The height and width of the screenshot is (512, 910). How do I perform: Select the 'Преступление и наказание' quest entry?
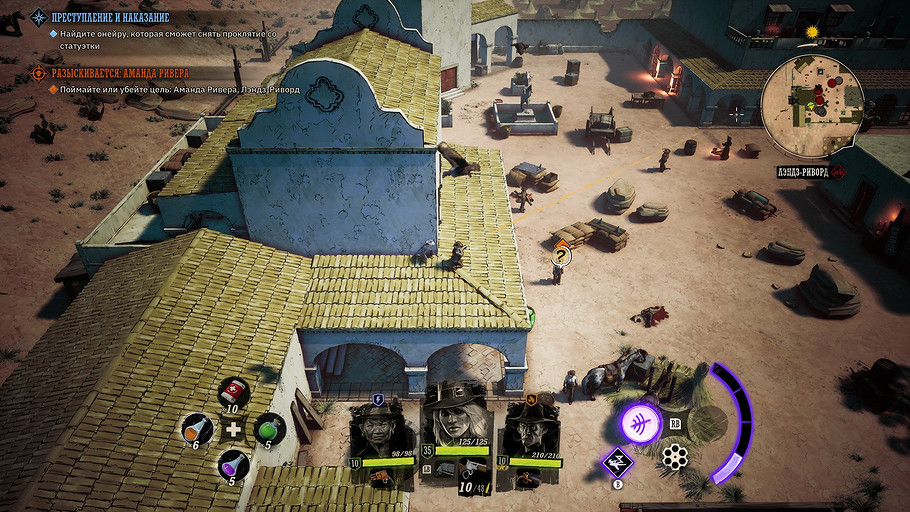tap(110, 18)
